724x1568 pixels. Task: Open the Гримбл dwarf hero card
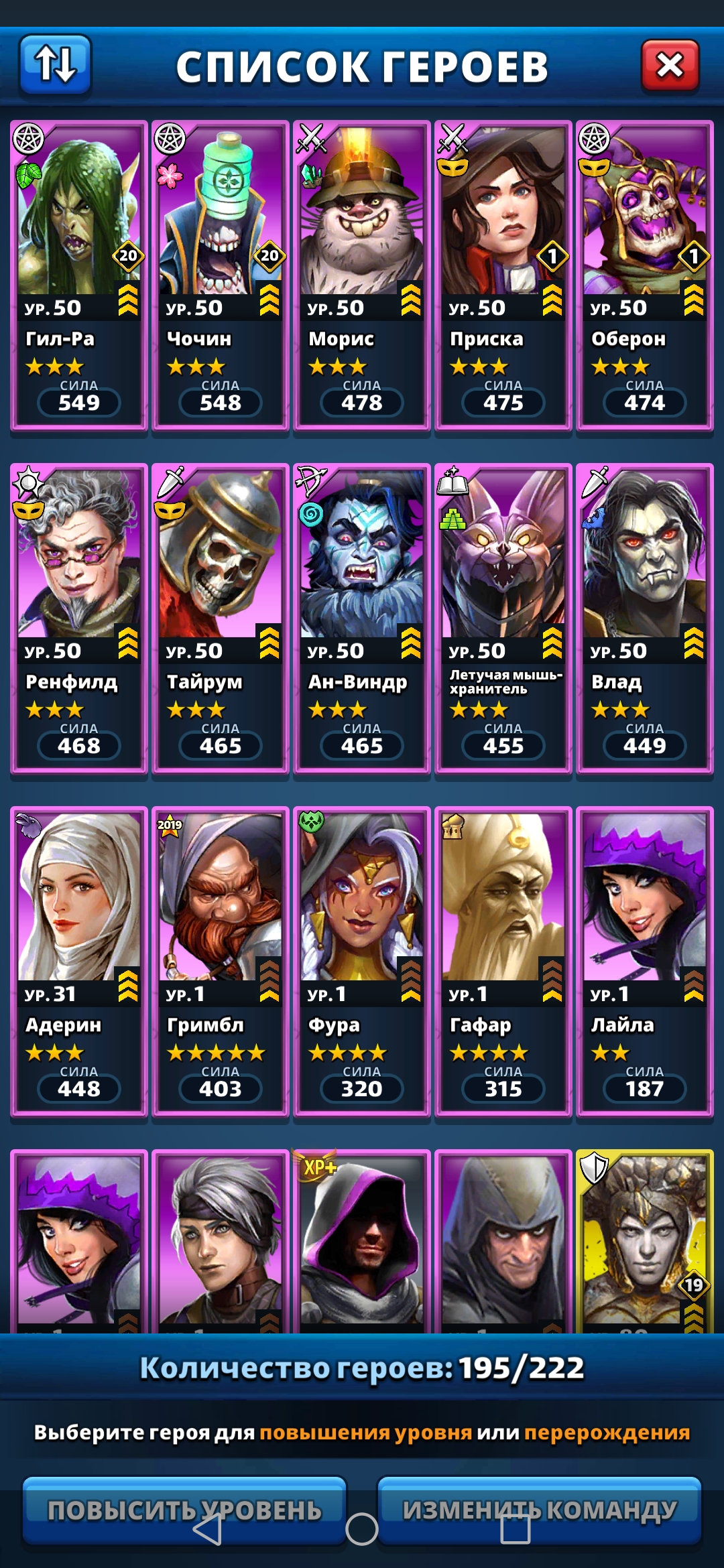pos(221,961)
